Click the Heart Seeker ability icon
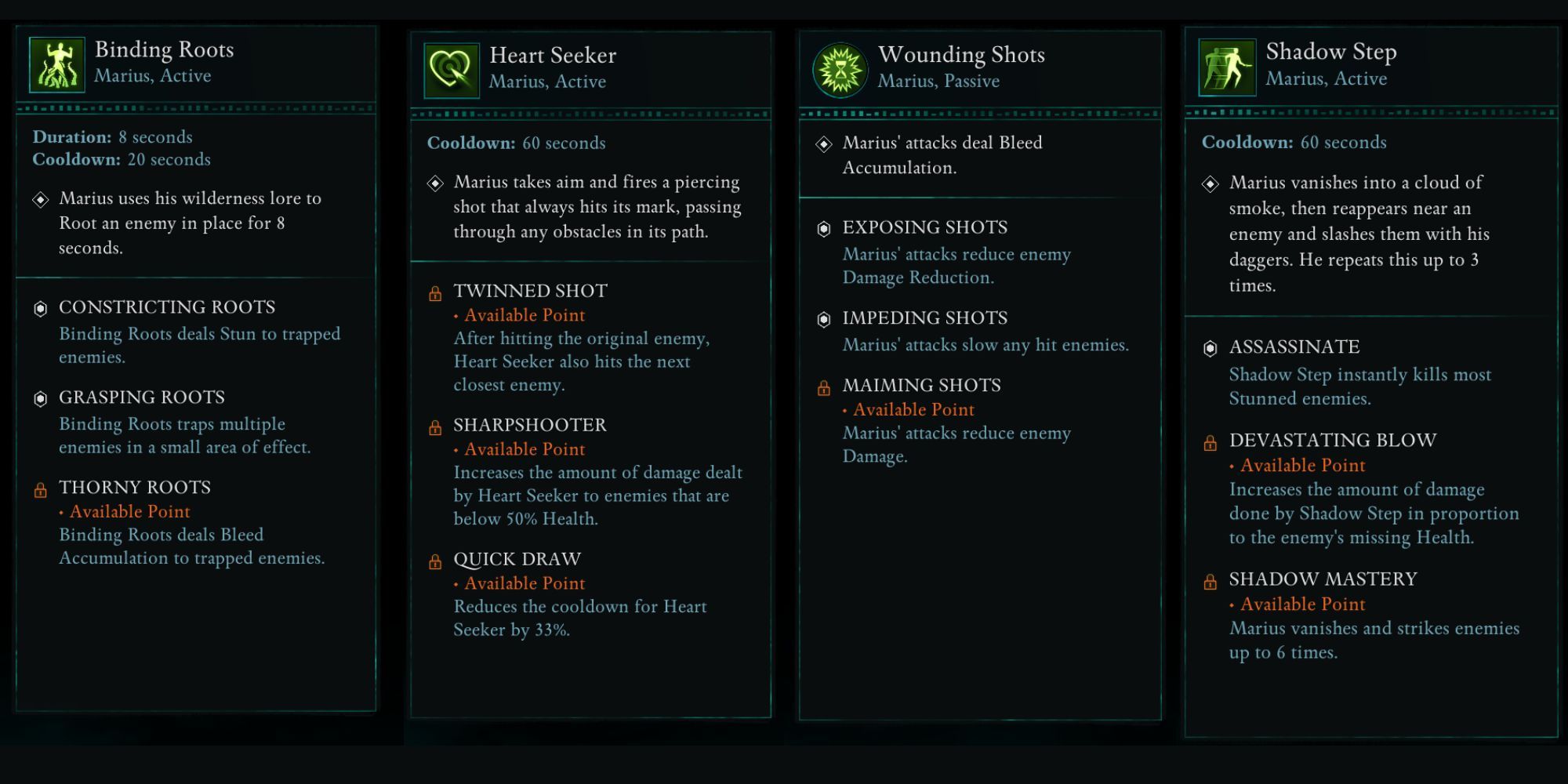 [x=452, y=71]
